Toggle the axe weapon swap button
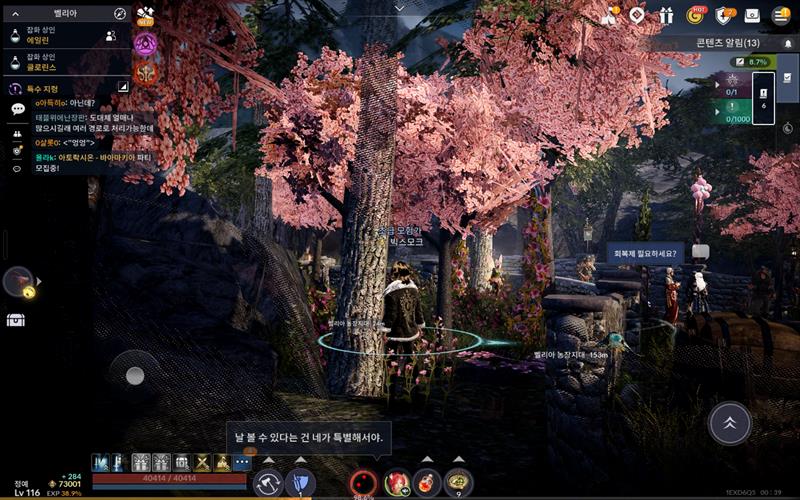 coord(268,484)
